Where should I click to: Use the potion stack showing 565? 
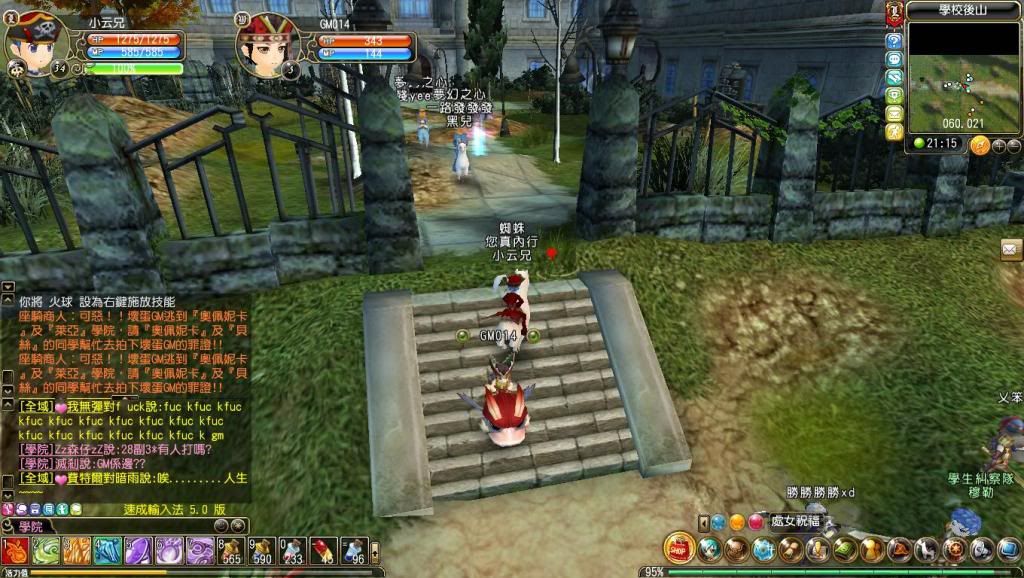(231, 551)
